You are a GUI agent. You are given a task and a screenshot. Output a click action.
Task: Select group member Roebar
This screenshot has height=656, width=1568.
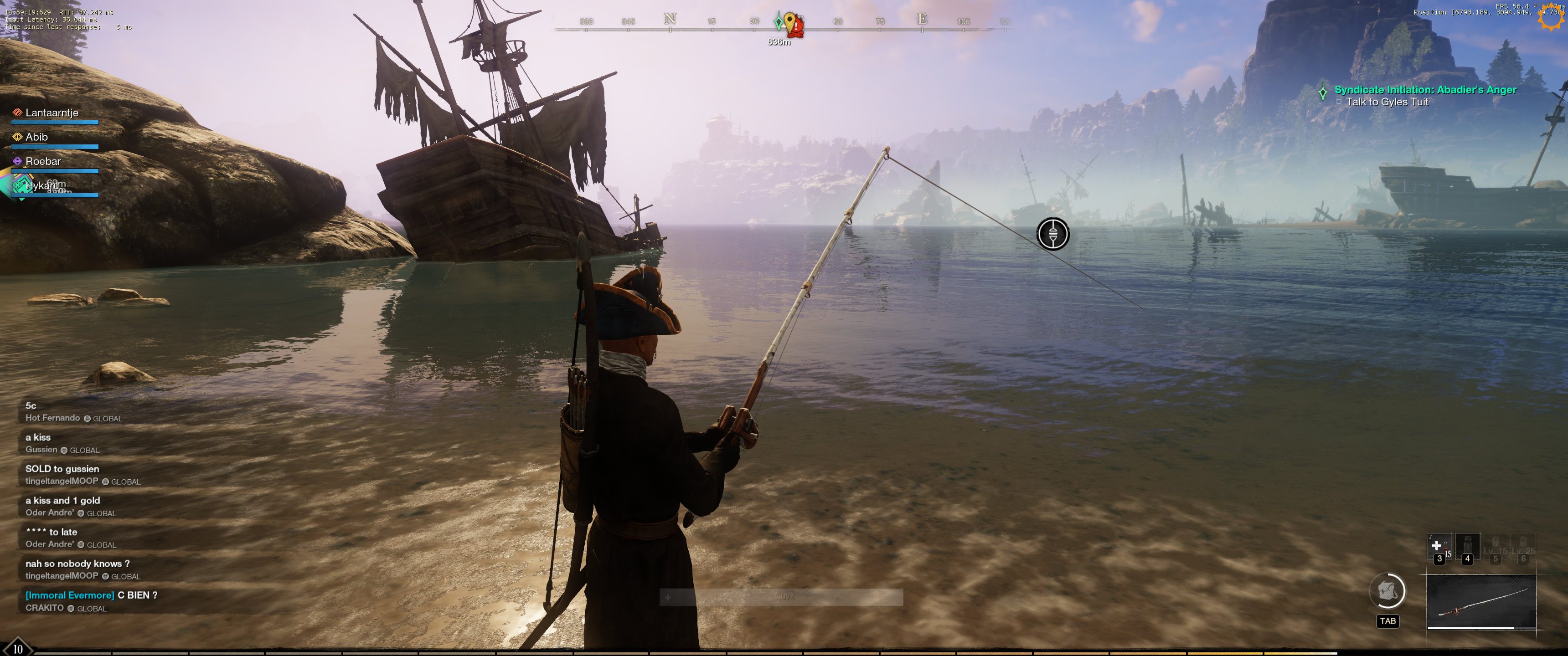[x=43, y=162]
